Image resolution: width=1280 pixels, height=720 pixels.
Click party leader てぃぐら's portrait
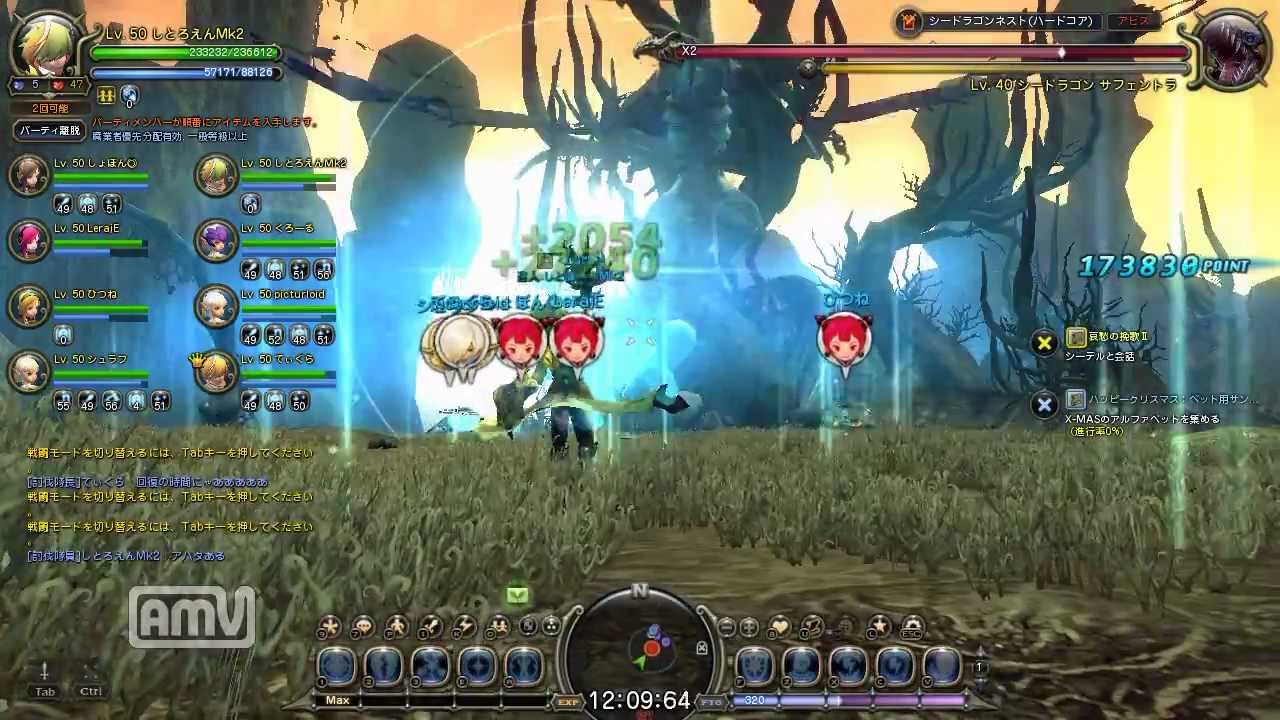(215, 372)
